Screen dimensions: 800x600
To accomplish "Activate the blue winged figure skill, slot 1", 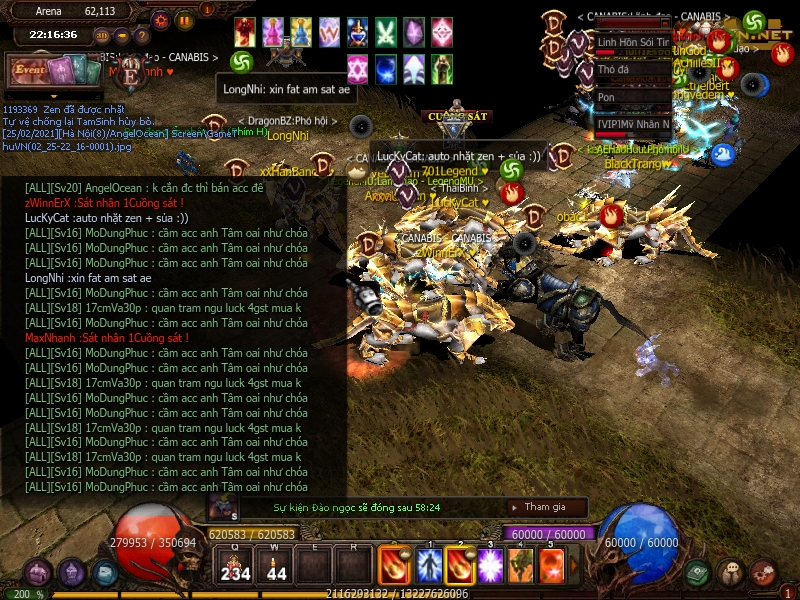I will point(430,566).
